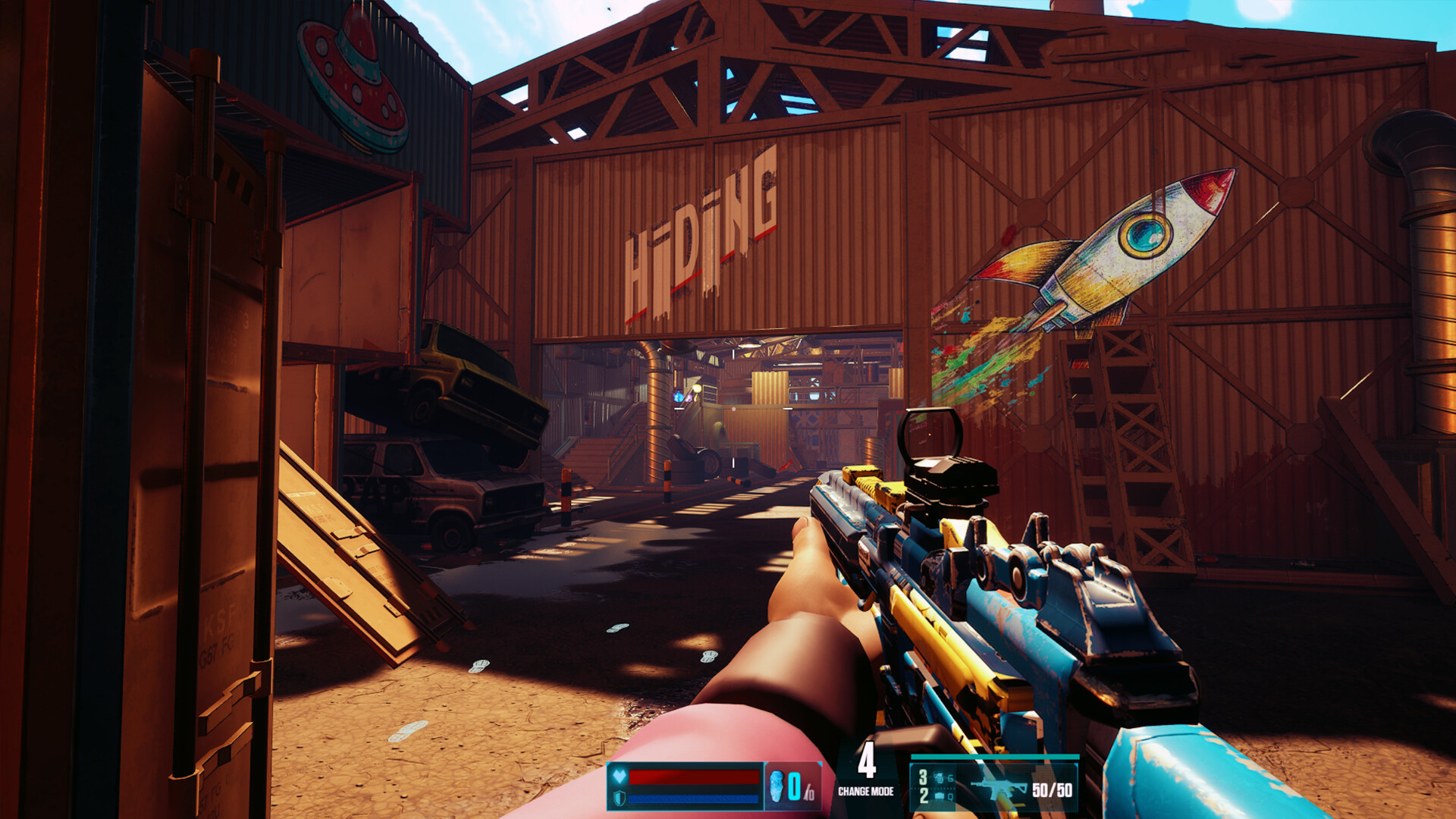This screenshot has width=1456, height=819.
Task: Click the blue crystal currency icon
Action: click(776, 786)
